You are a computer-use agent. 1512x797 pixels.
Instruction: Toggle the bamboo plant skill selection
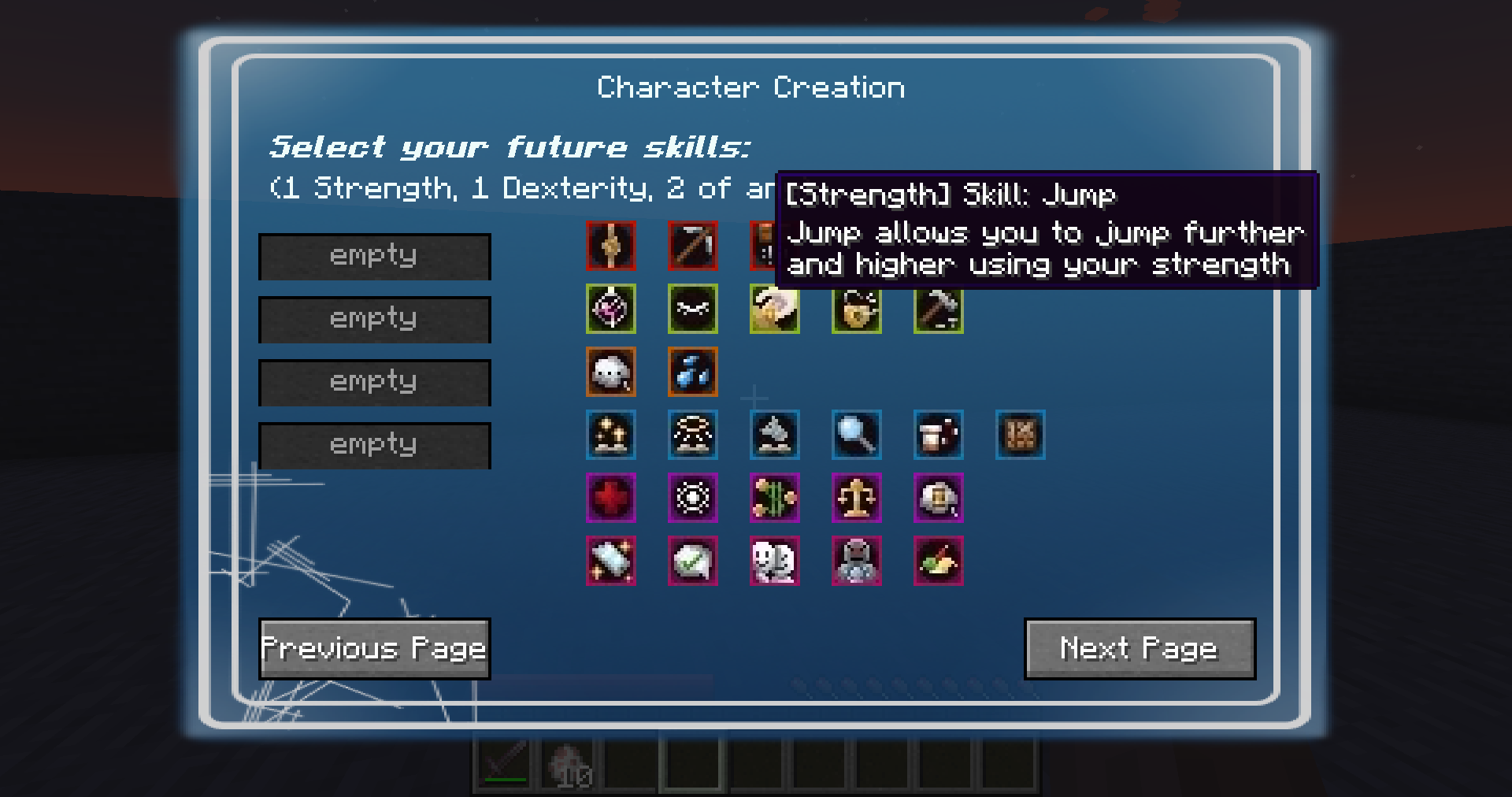point(775,499)
